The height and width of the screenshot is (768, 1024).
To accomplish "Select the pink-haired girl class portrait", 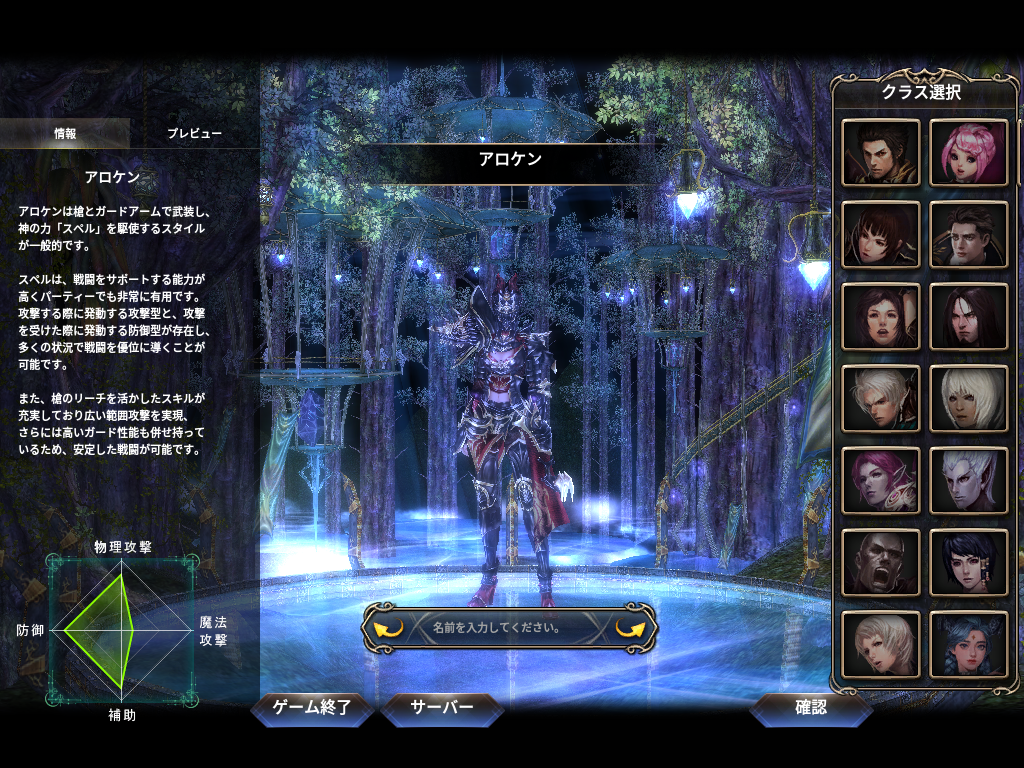I will [969, 153].
